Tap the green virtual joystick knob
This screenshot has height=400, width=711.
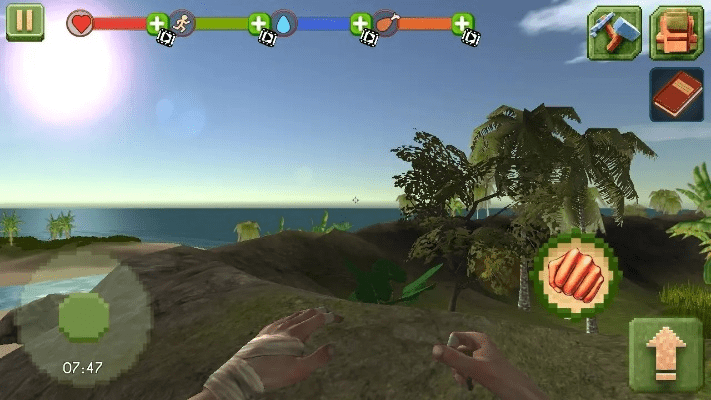84,318
